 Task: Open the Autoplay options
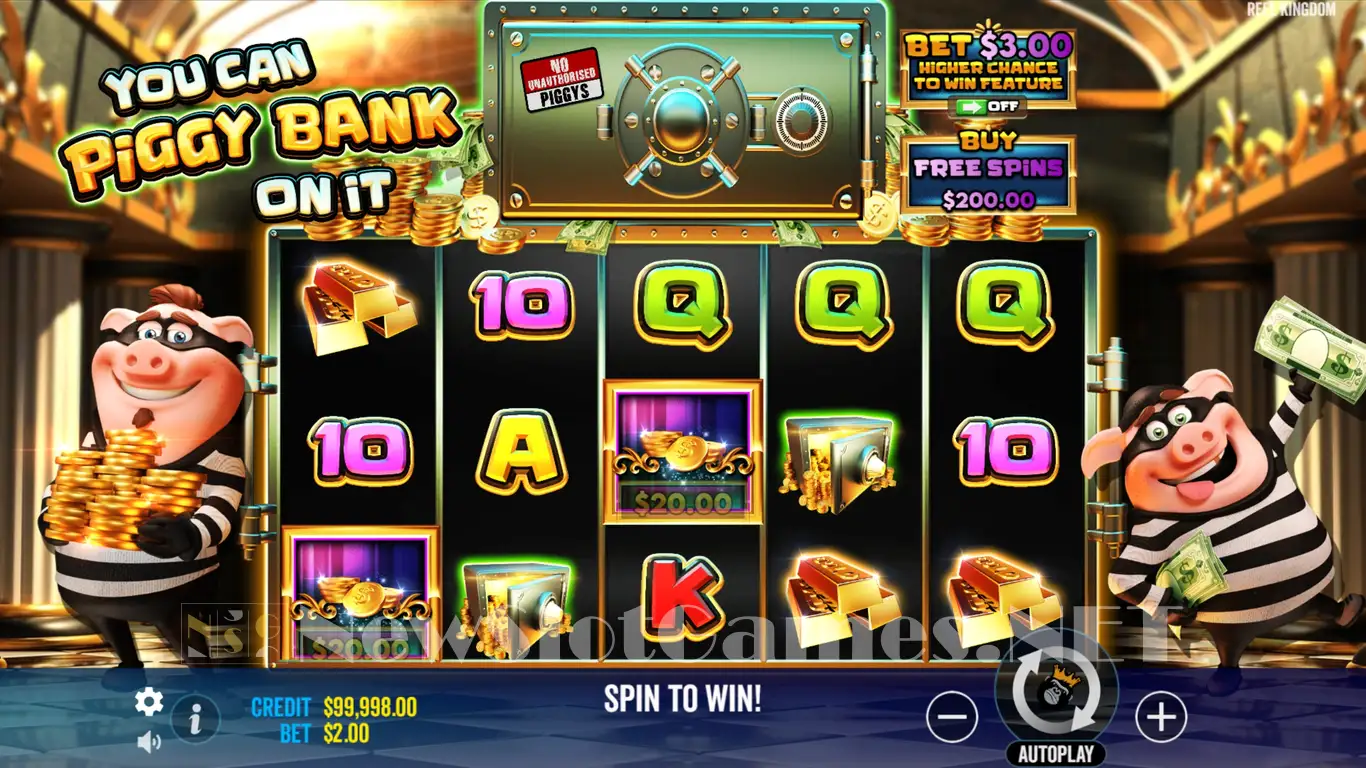click(1056, 753)
